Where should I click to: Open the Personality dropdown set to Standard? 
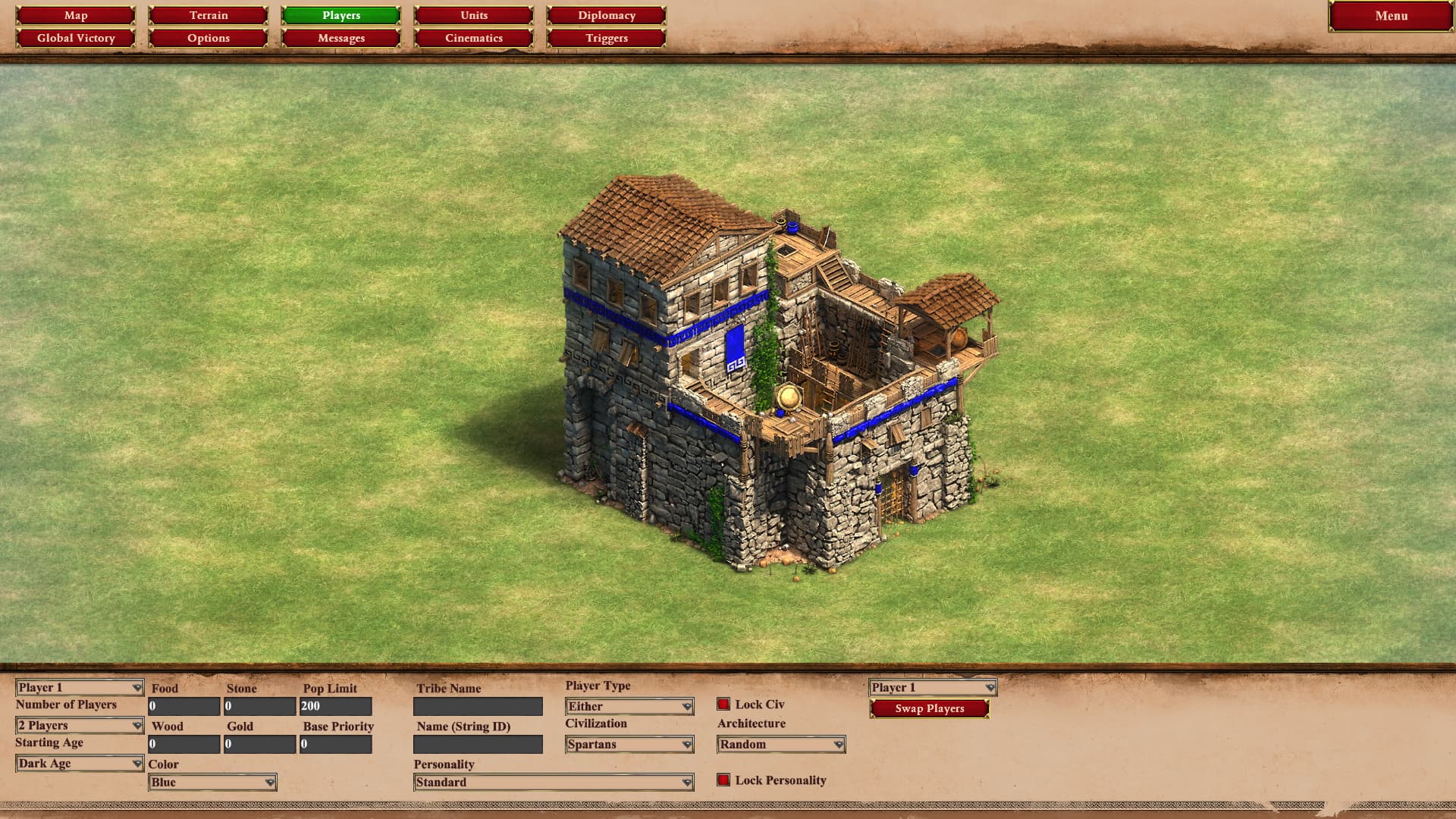click(554, 783)
